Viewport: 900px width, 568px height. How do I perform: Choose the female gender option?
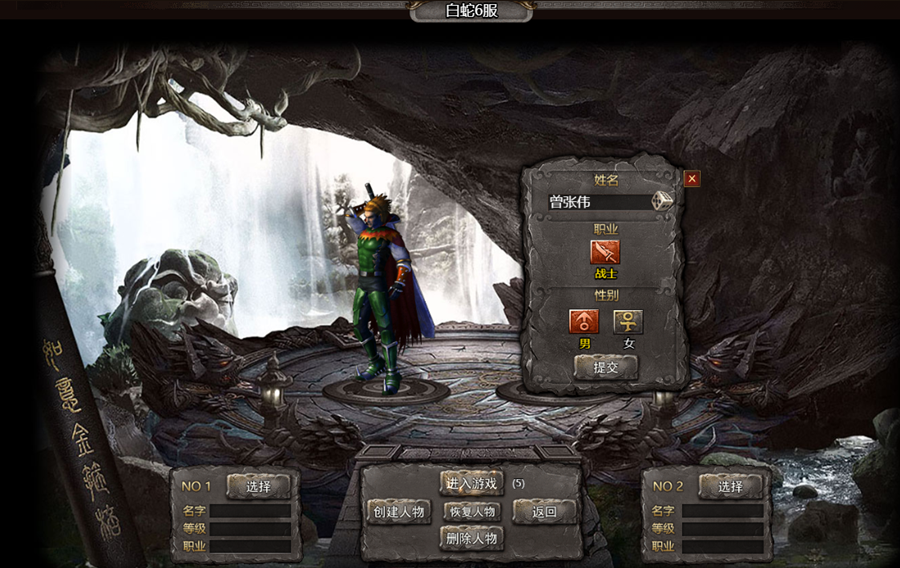pyautogui.click(x=628, y=322)
